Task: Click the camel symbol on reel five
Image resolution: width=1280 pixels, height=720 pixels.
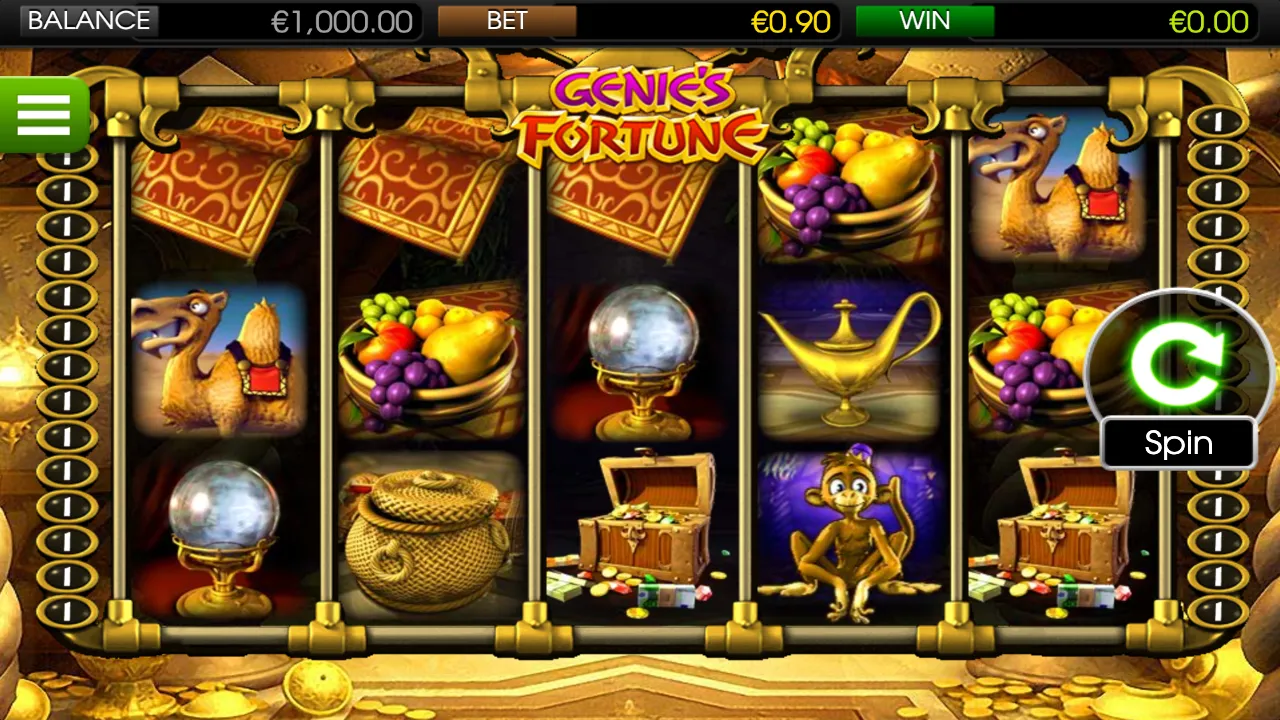Action: 1060,185
